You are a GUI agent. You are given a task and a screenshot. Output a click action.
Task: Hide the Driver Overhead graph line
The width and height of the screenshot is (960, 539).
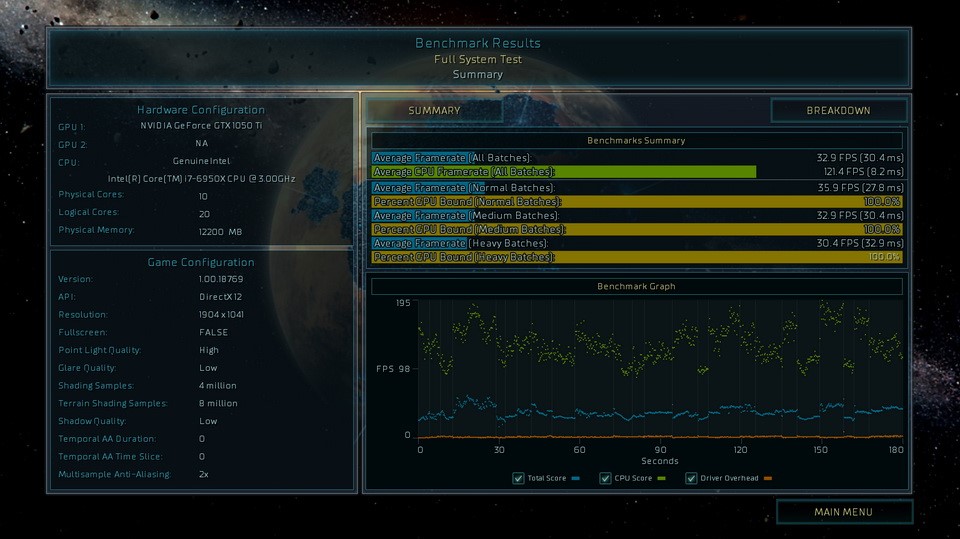(x=692, y=479)
